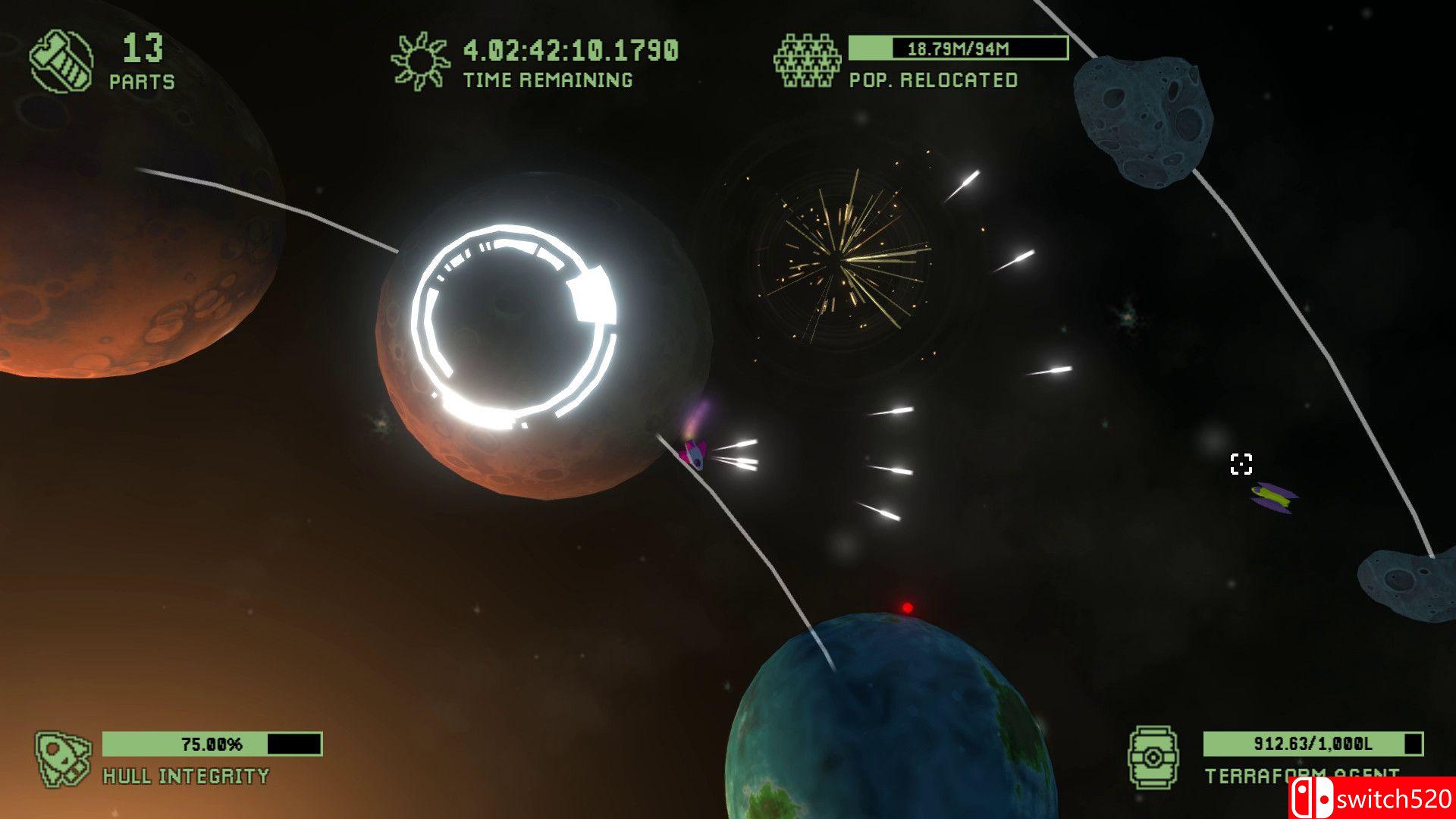Click the Parts bolt icon
This screenshot has width=1456, height=819.
(61, 61)
